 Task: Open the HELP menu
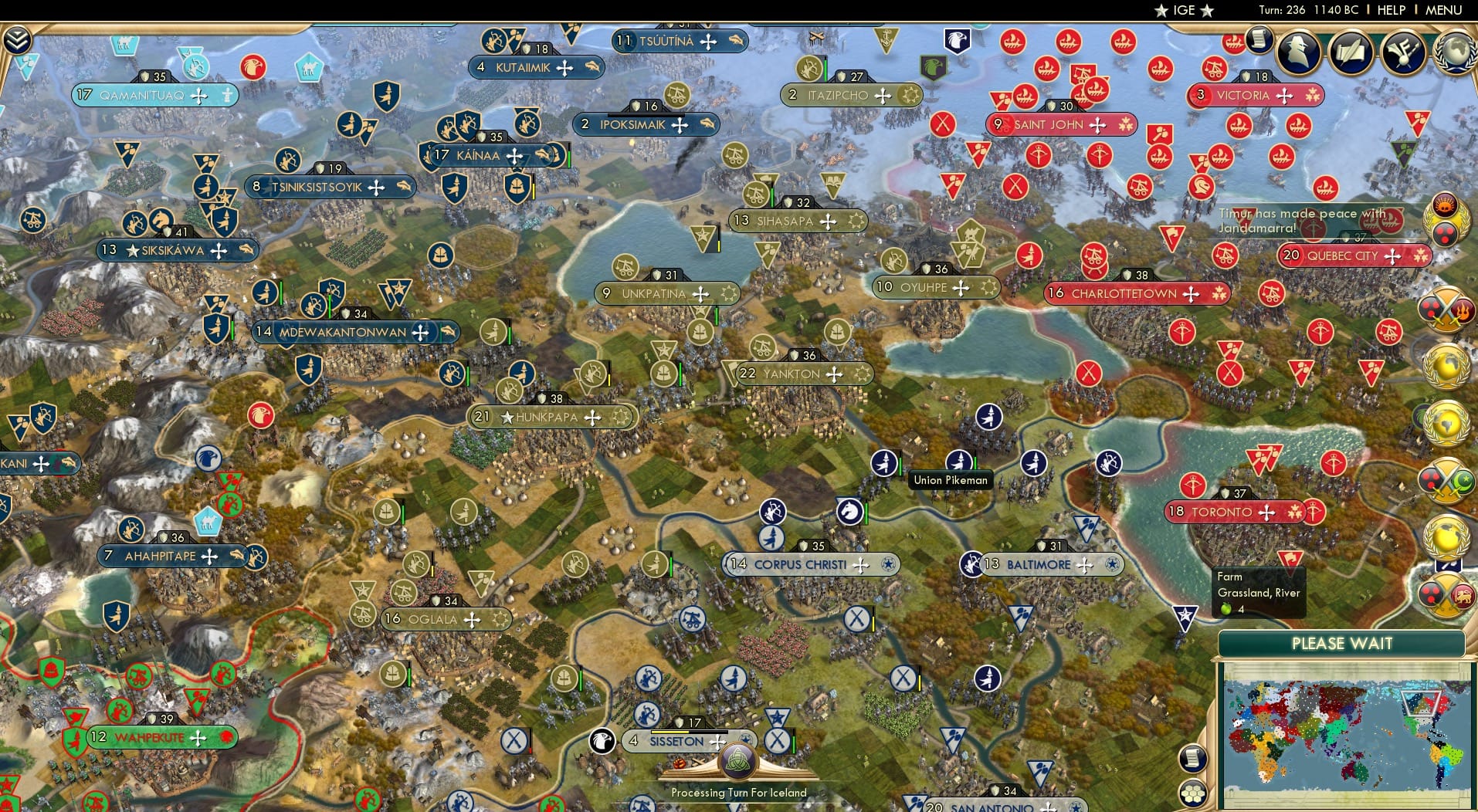pos(1392,10)
